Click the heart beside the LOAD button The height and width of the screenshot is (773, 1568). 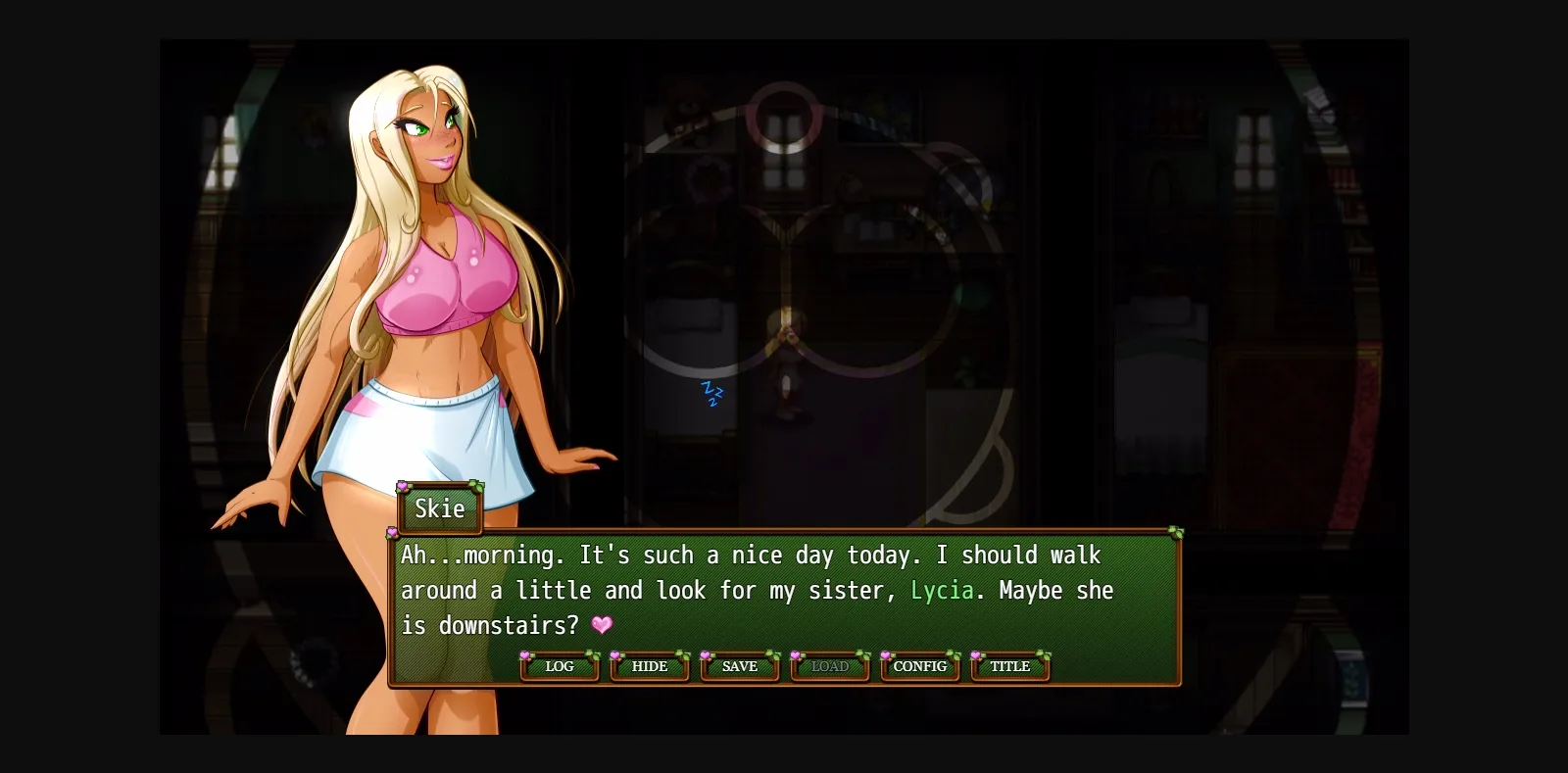794,656
